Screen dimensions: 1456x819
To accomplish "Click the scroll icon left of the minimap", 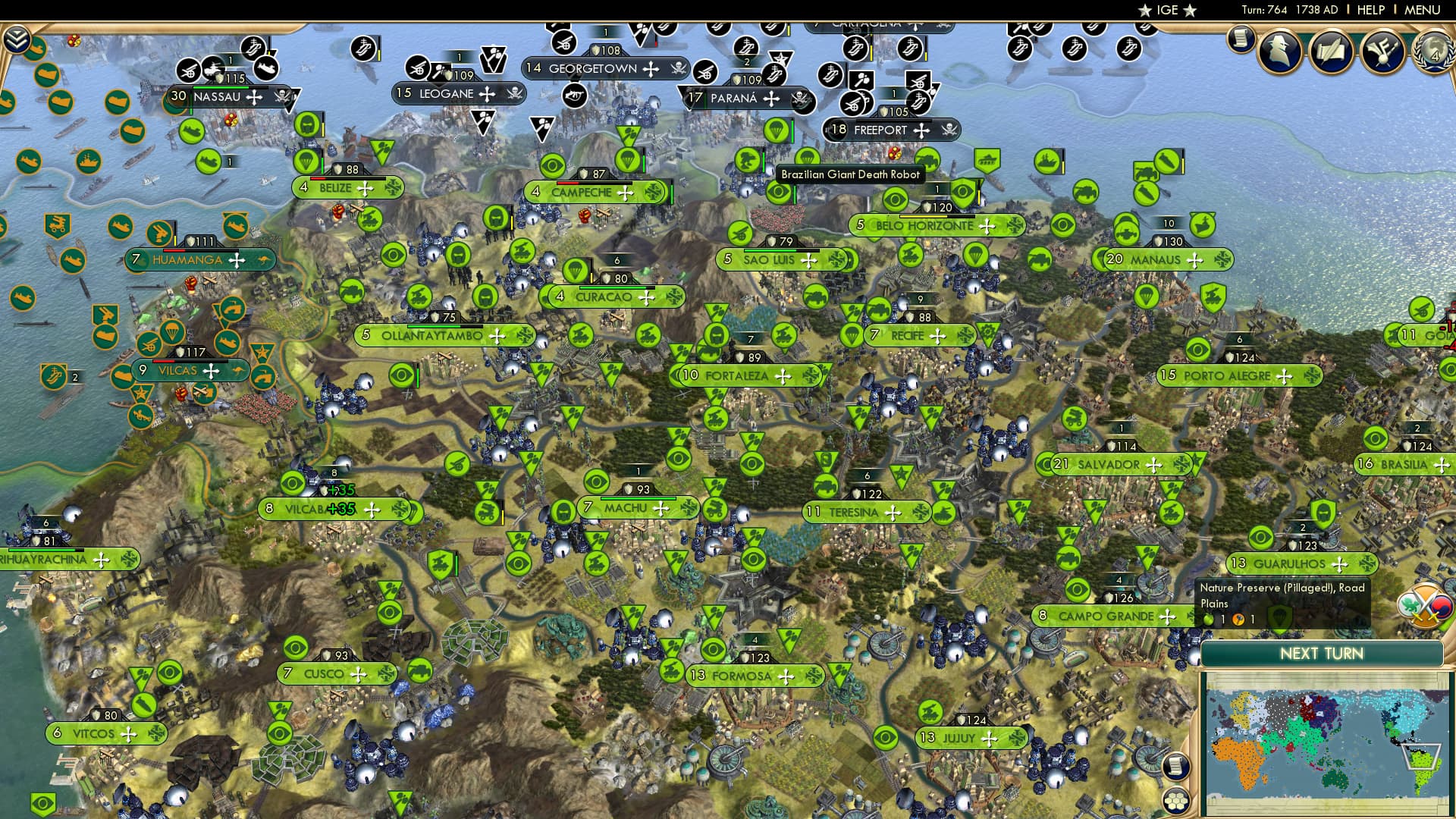I will tap(1176, 766).
